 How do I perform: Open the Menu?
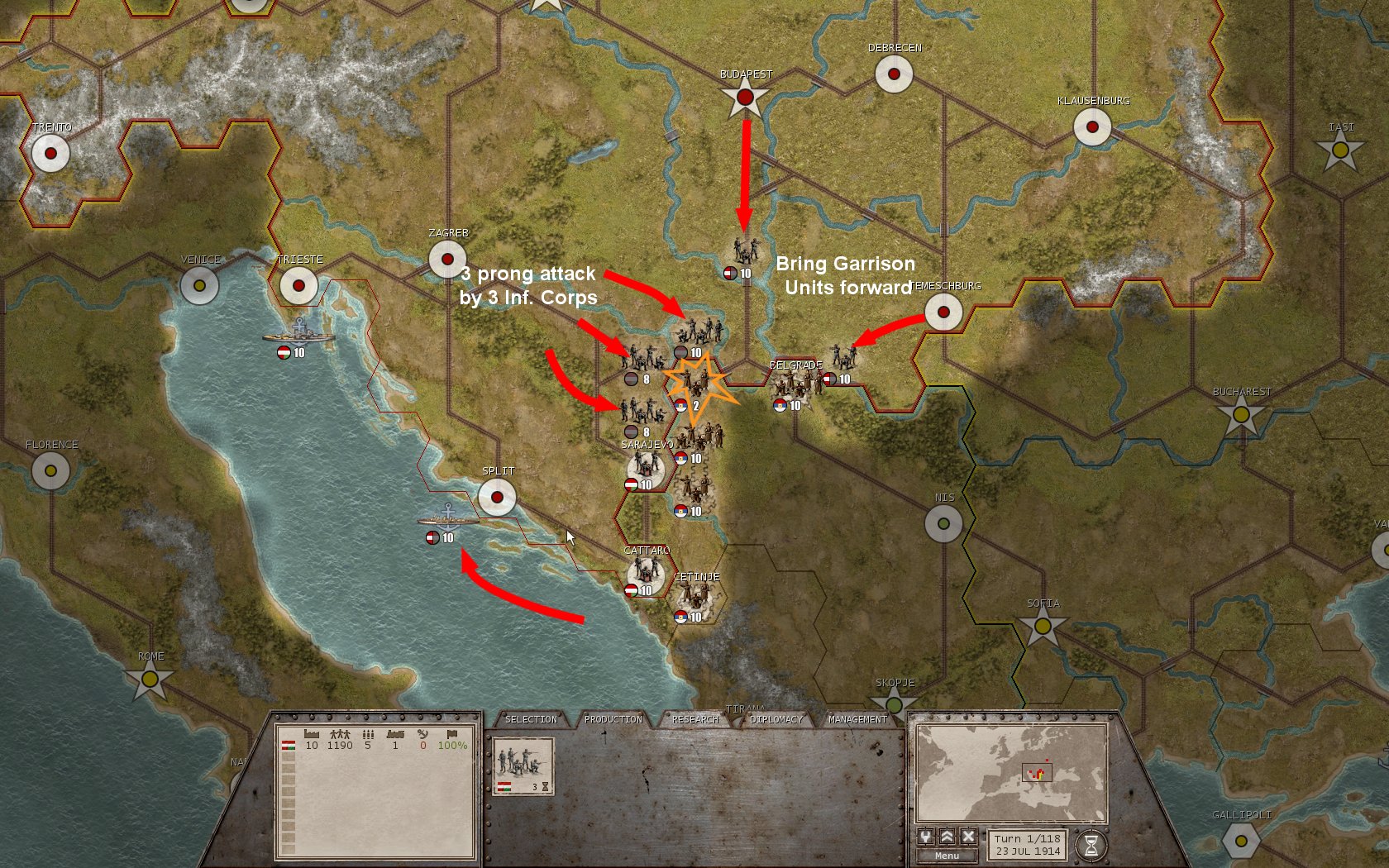[947, 855]
